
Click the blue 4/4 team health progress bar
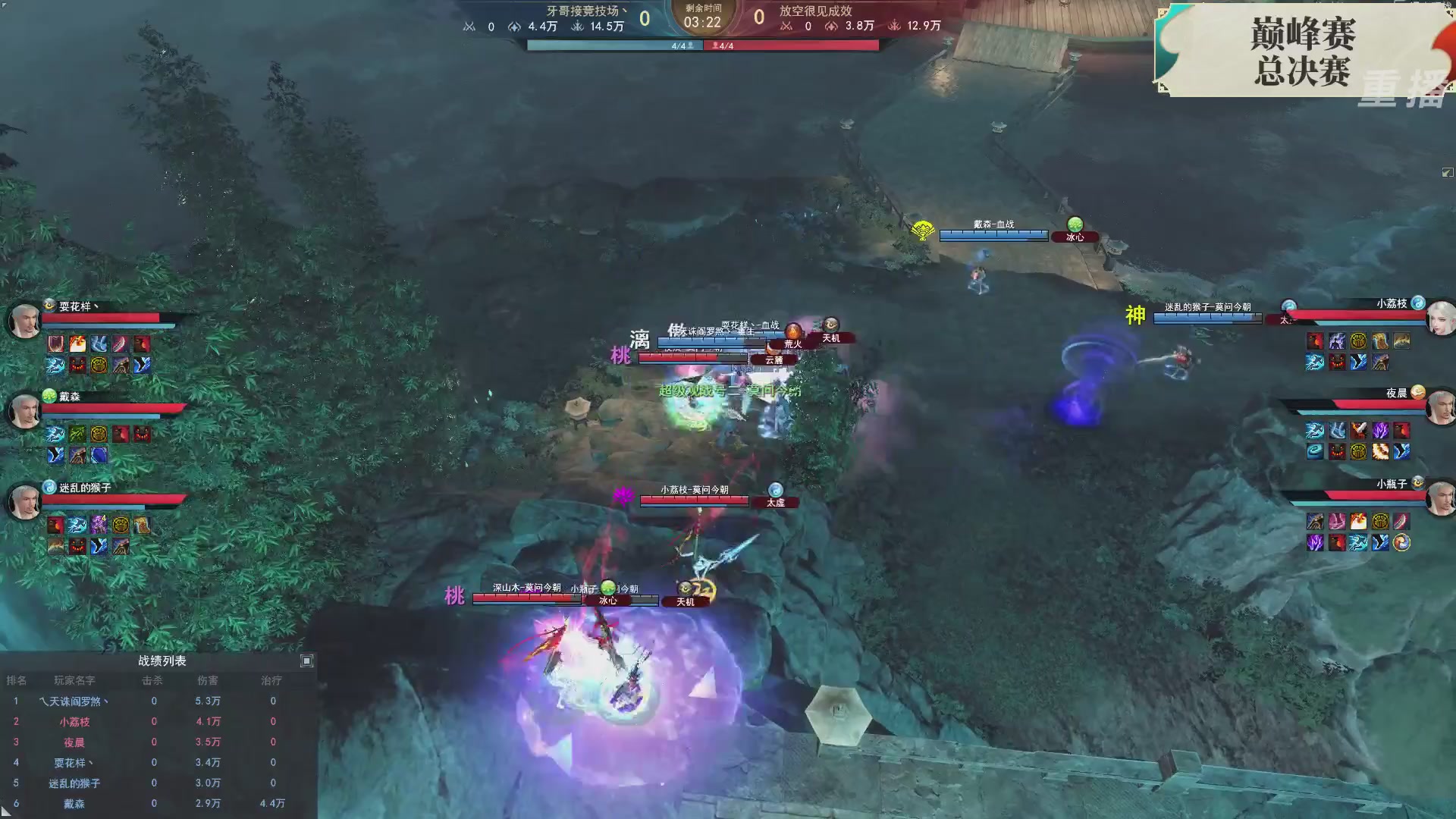coord(614,45)
